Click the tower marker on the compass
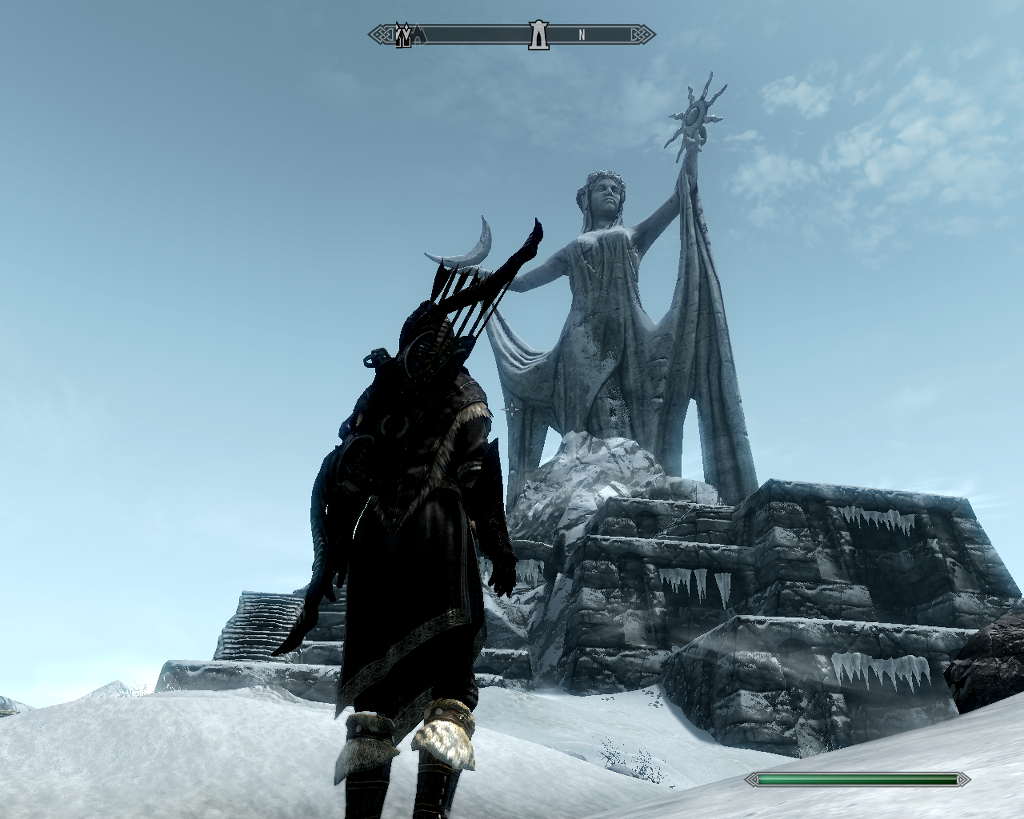 tap(539, 35)
